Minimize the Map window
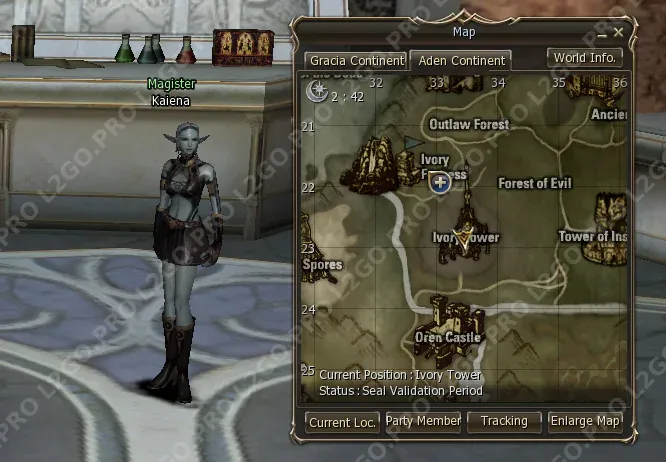 603,33
